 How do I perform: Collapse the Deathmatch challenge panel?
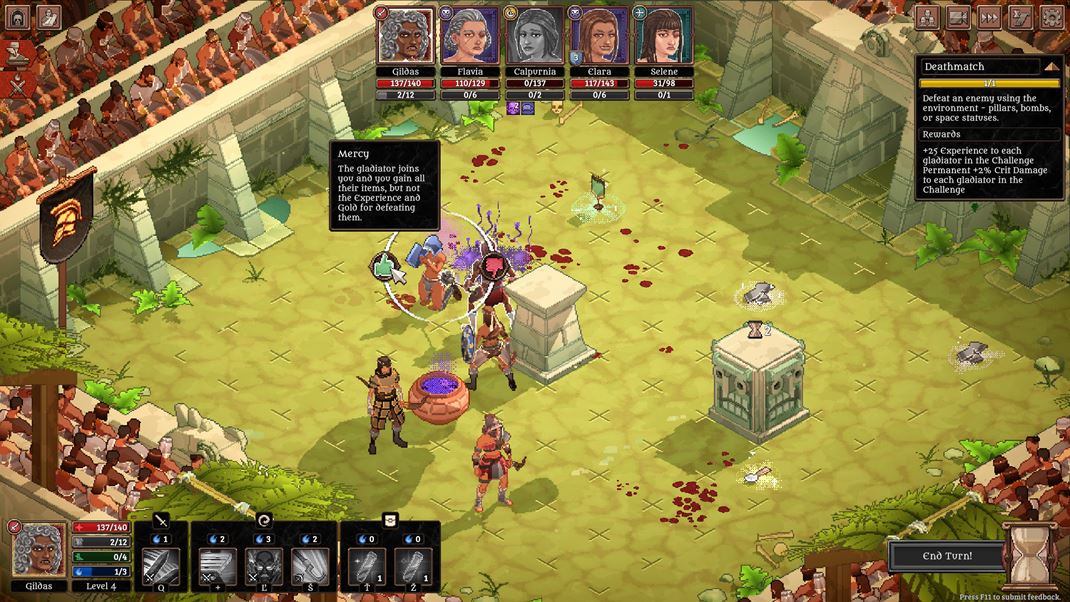click(x=1051, y=66)
